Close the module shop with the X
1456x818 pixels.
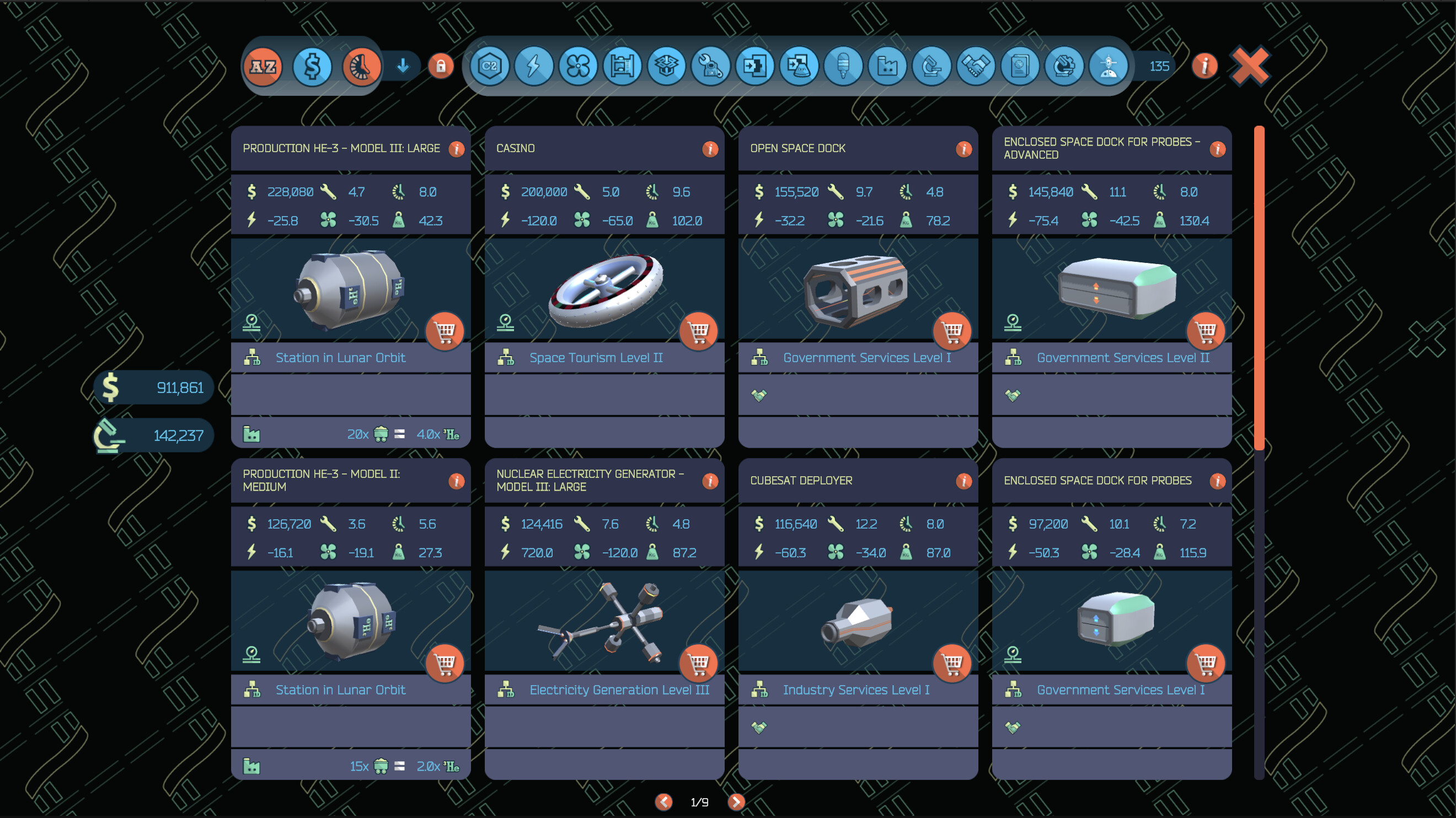1250,67
